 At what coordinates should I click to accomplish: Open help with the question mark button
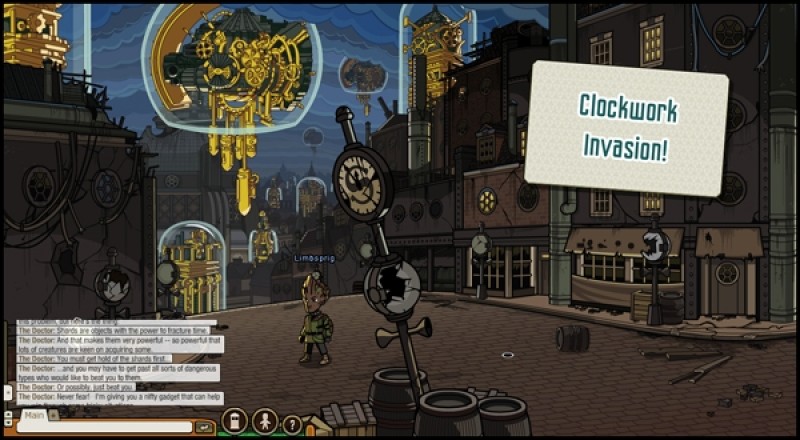[292, 424]
